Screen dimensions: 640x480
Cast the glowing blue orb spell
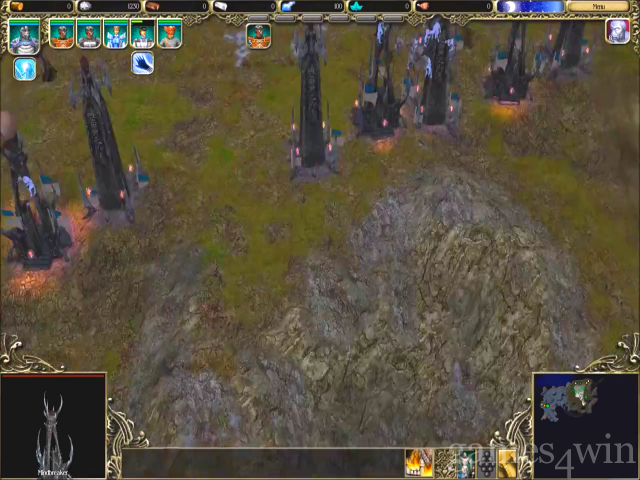click(25, 69)
